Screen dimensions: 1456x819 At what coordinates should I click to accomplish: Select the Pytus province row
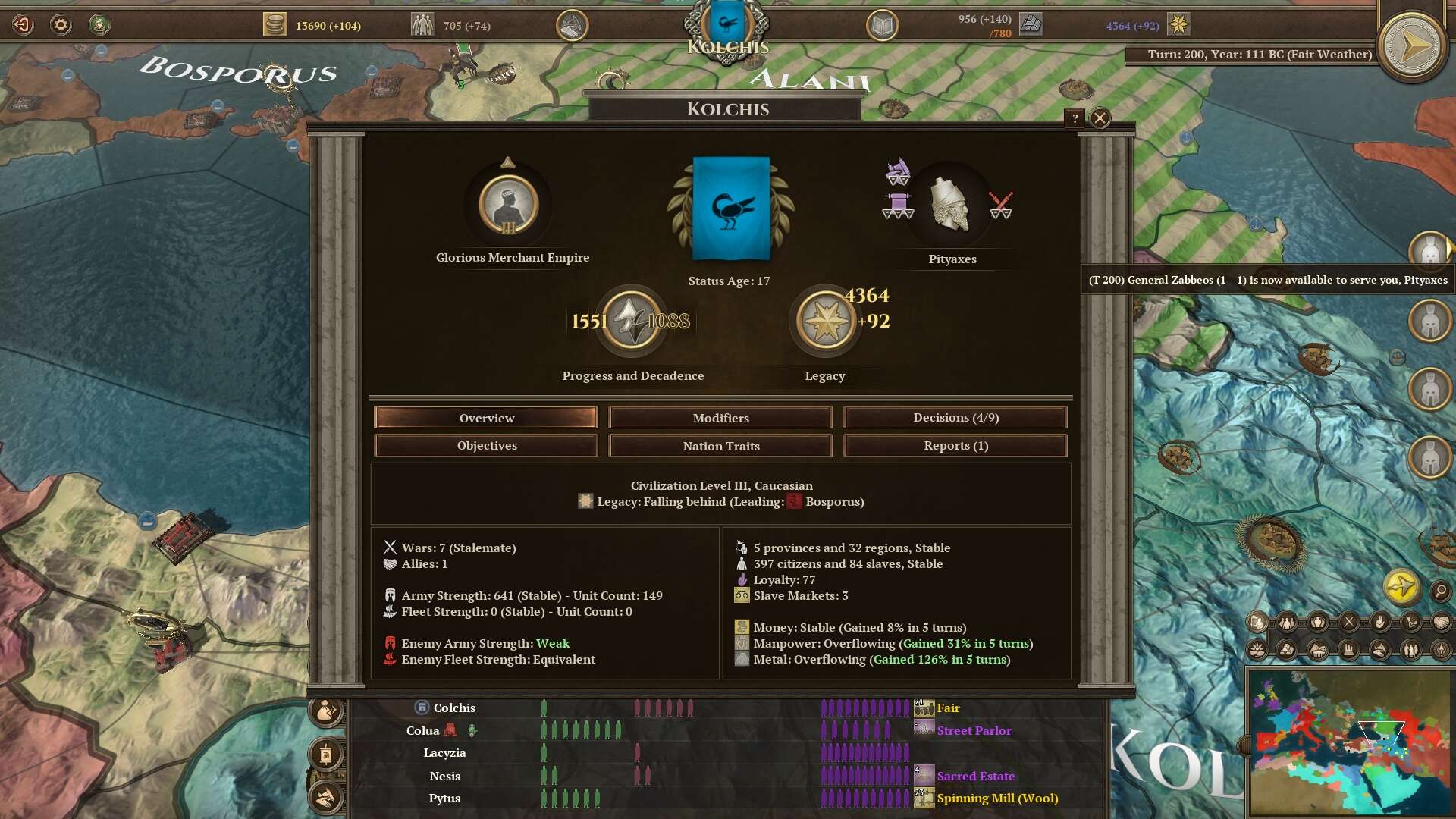tap(444, 799)
